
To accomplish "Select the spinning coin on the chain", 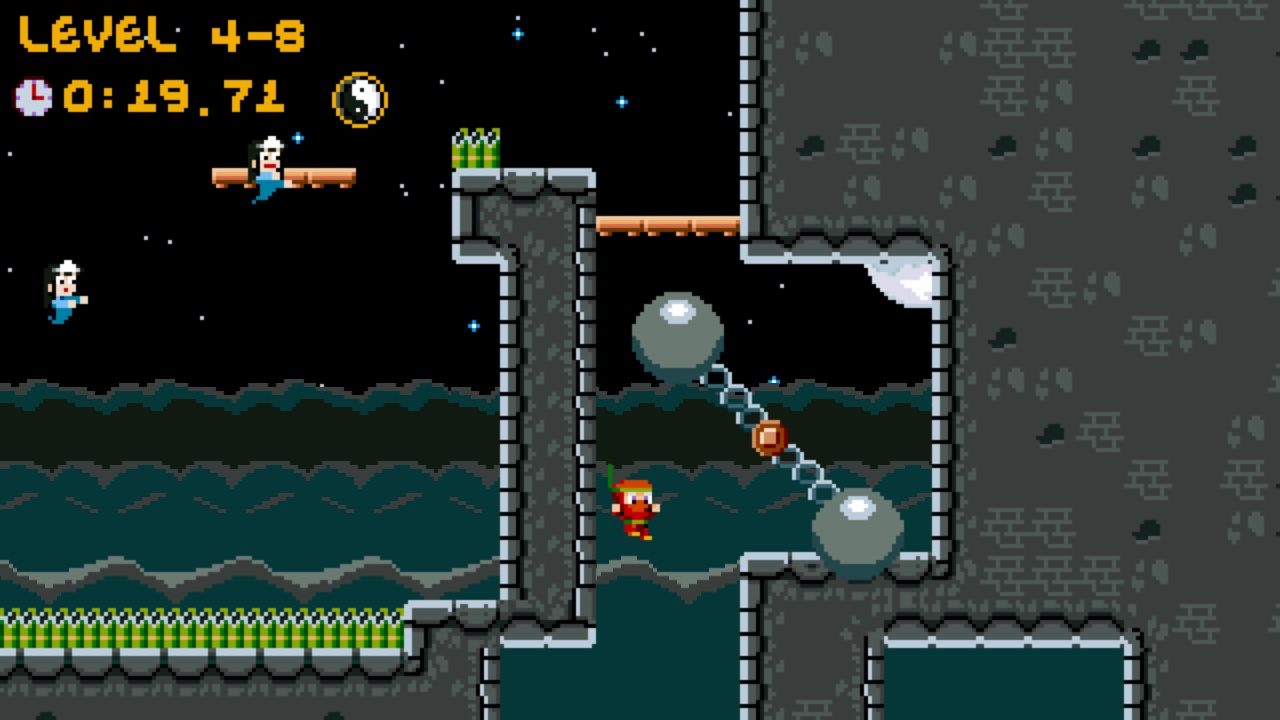I will (x=768, y=436).
